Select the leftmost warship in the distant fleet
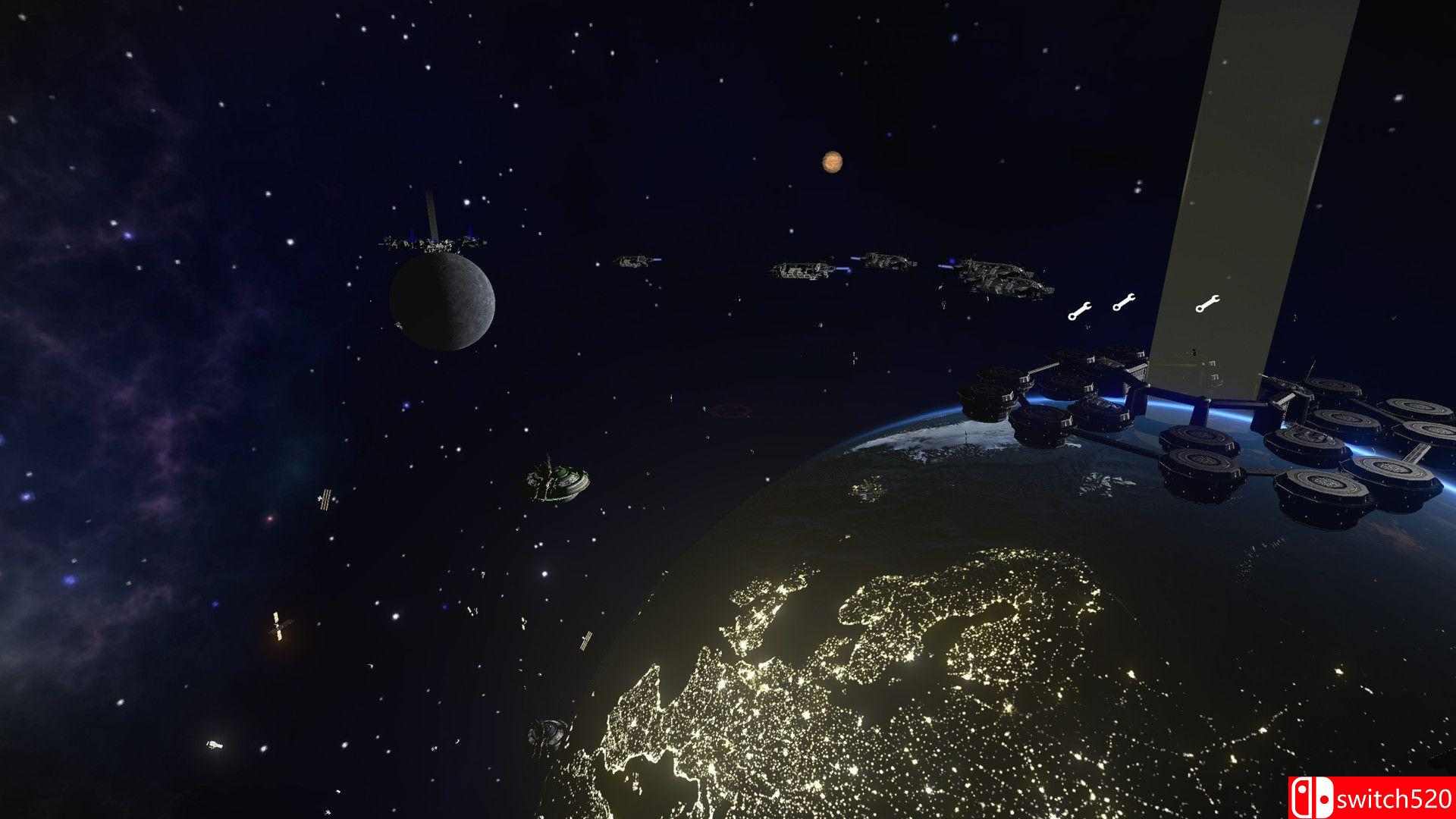This screenshot has width=1456, height=819. [x=632, y=260]
